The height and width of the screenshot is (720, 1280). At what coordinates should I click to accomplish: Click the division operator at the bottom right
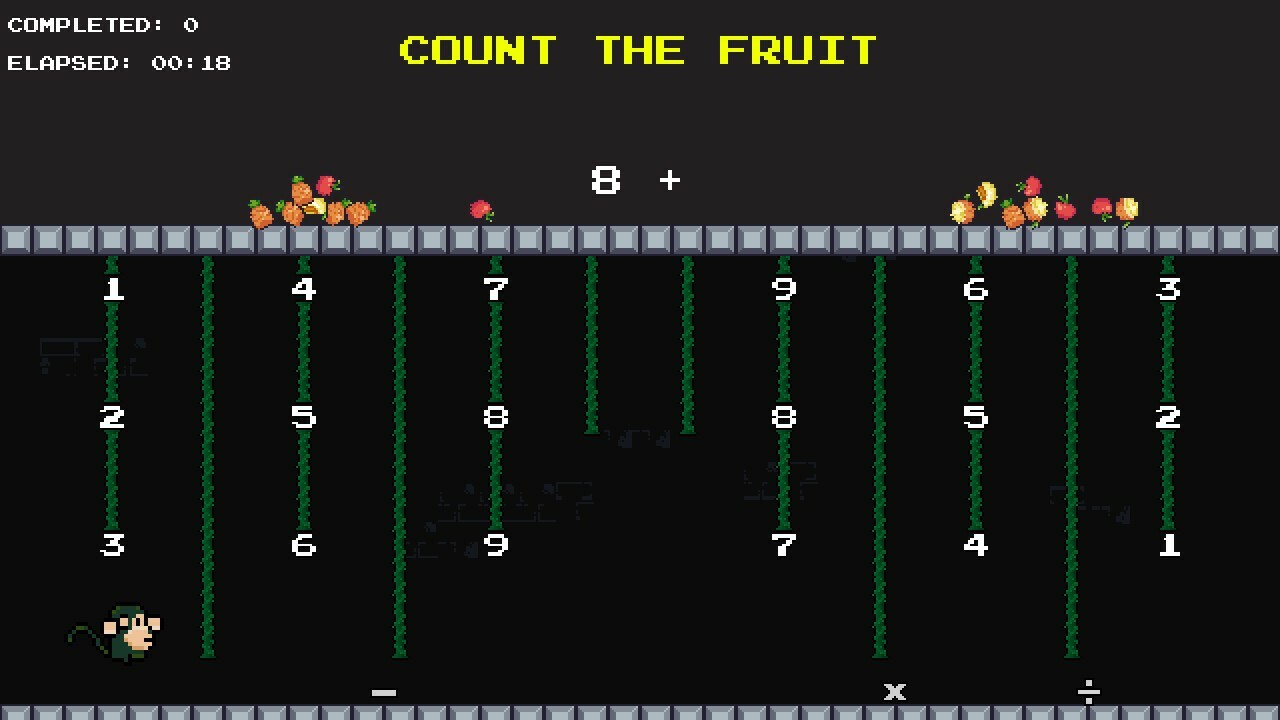[1090, 691]
